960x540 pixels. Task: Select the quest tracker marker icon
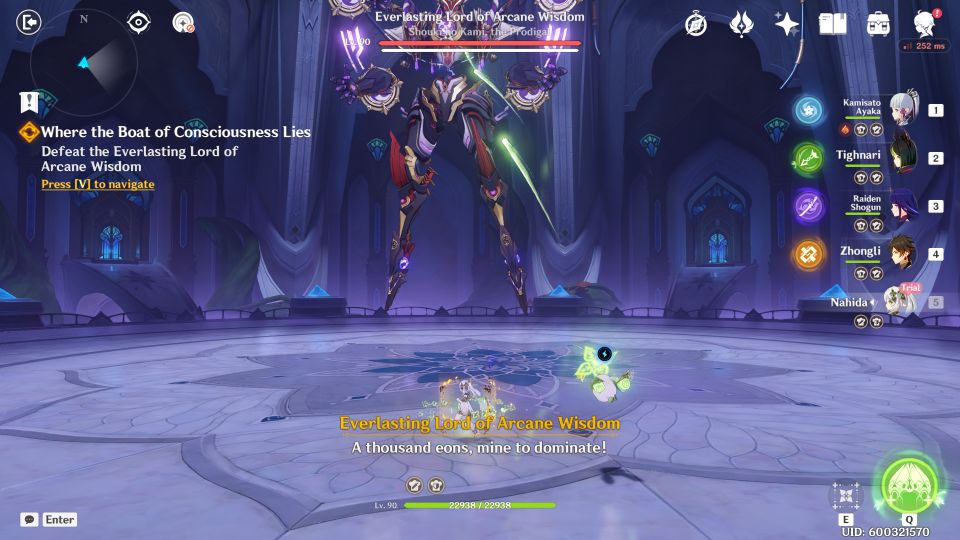[x=29, y=101]
